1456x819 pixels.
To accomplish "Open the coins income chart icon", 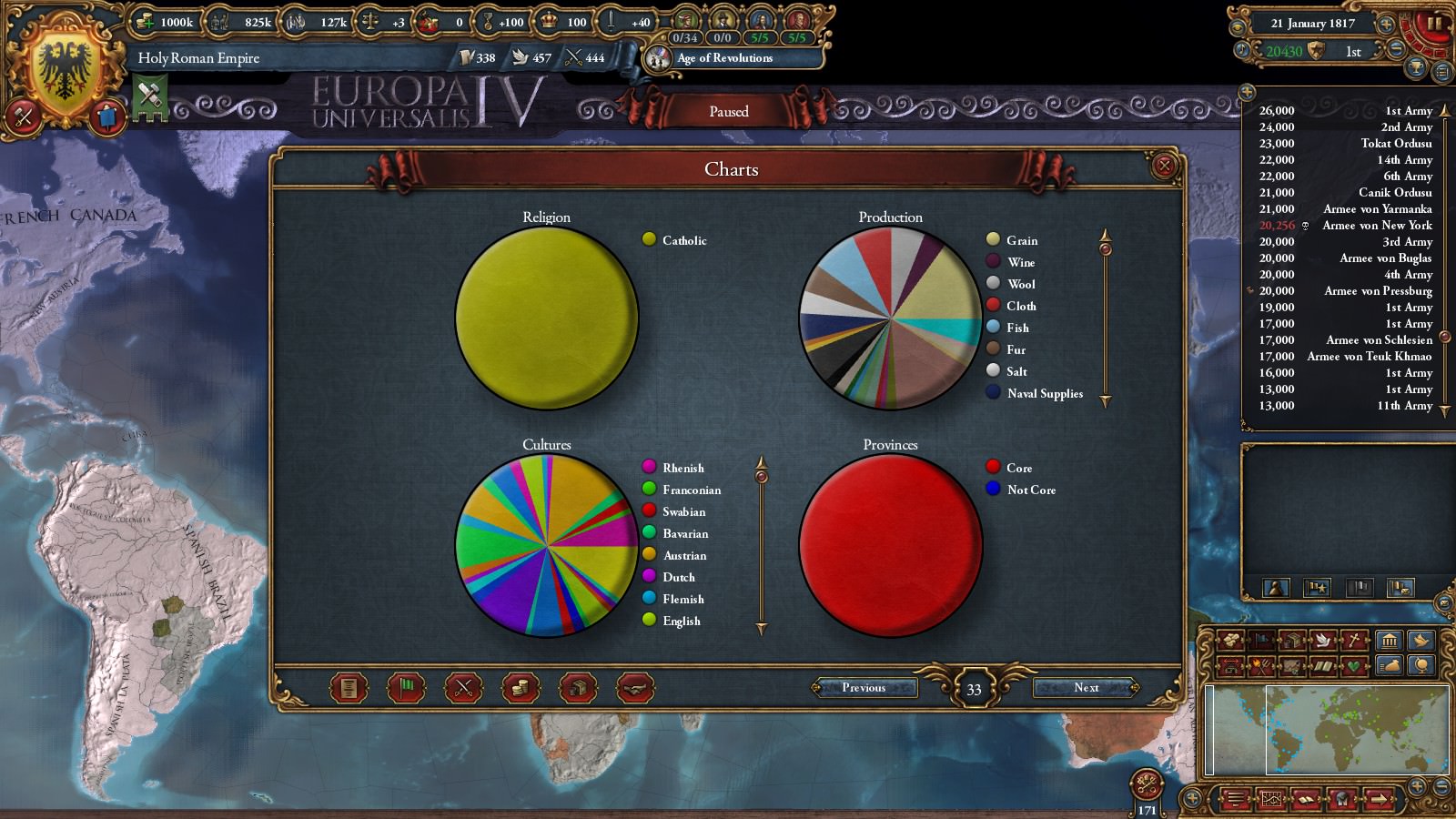I will (519, 688).
